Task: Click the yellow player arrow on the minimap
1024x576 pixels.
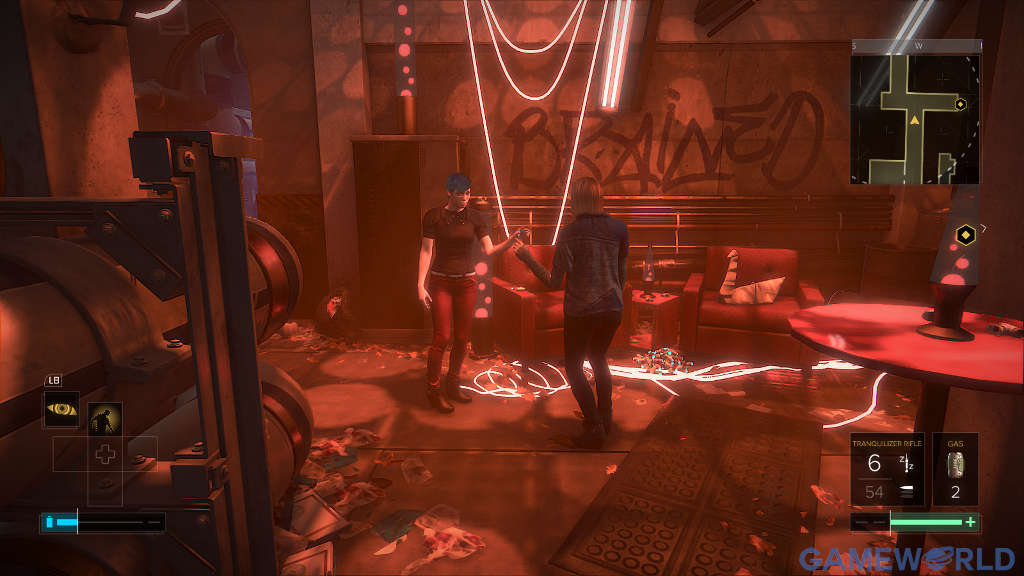Action: tap(914, 121)
